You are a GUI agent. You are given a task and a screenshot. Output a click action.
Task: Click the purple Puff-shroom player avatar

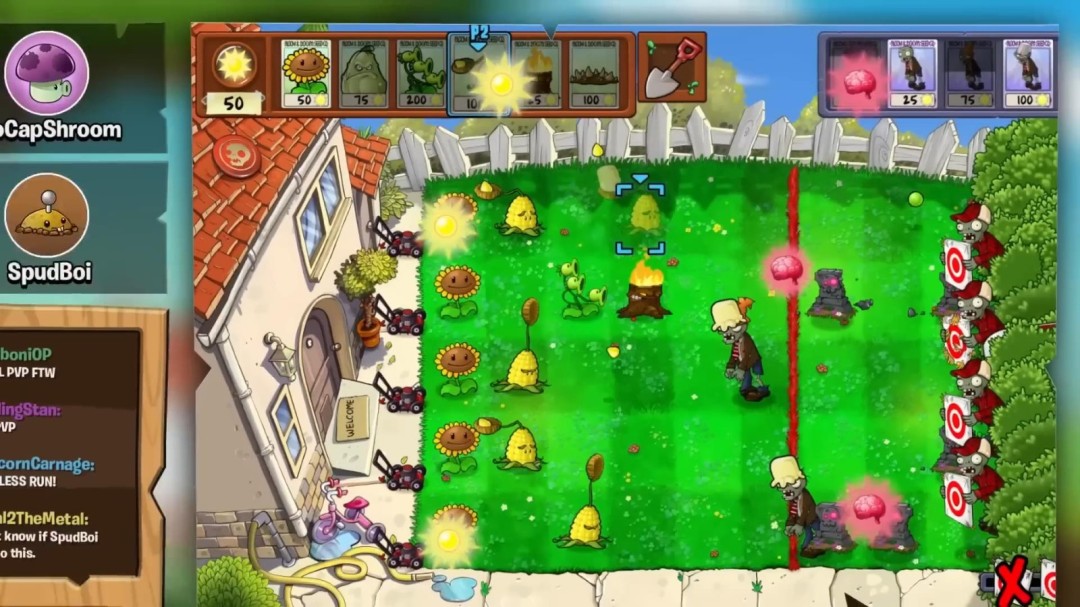point(46,73)
